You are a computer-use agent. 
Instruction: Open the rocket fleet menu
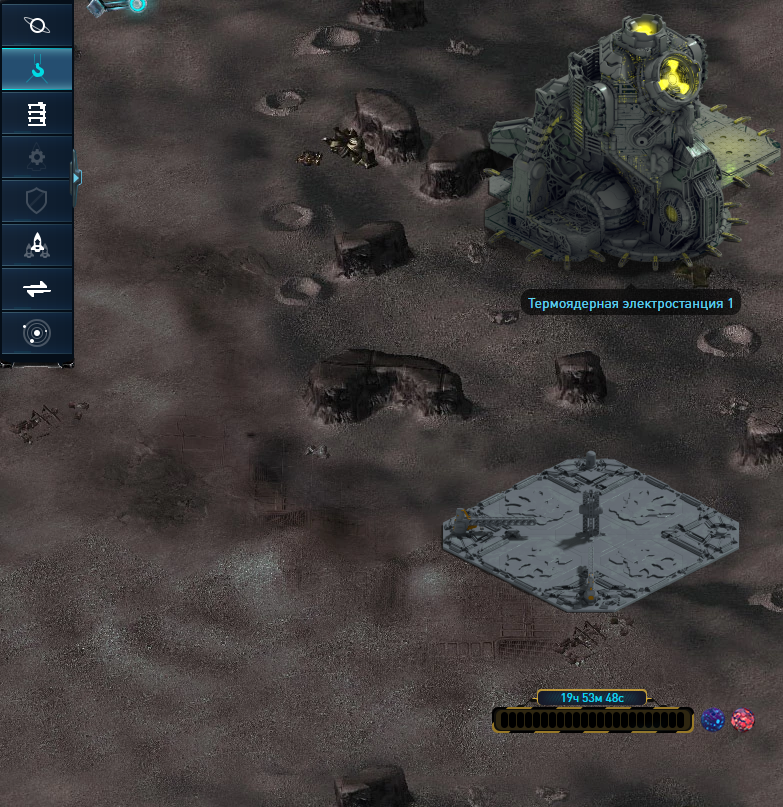[x=36, y=245]
